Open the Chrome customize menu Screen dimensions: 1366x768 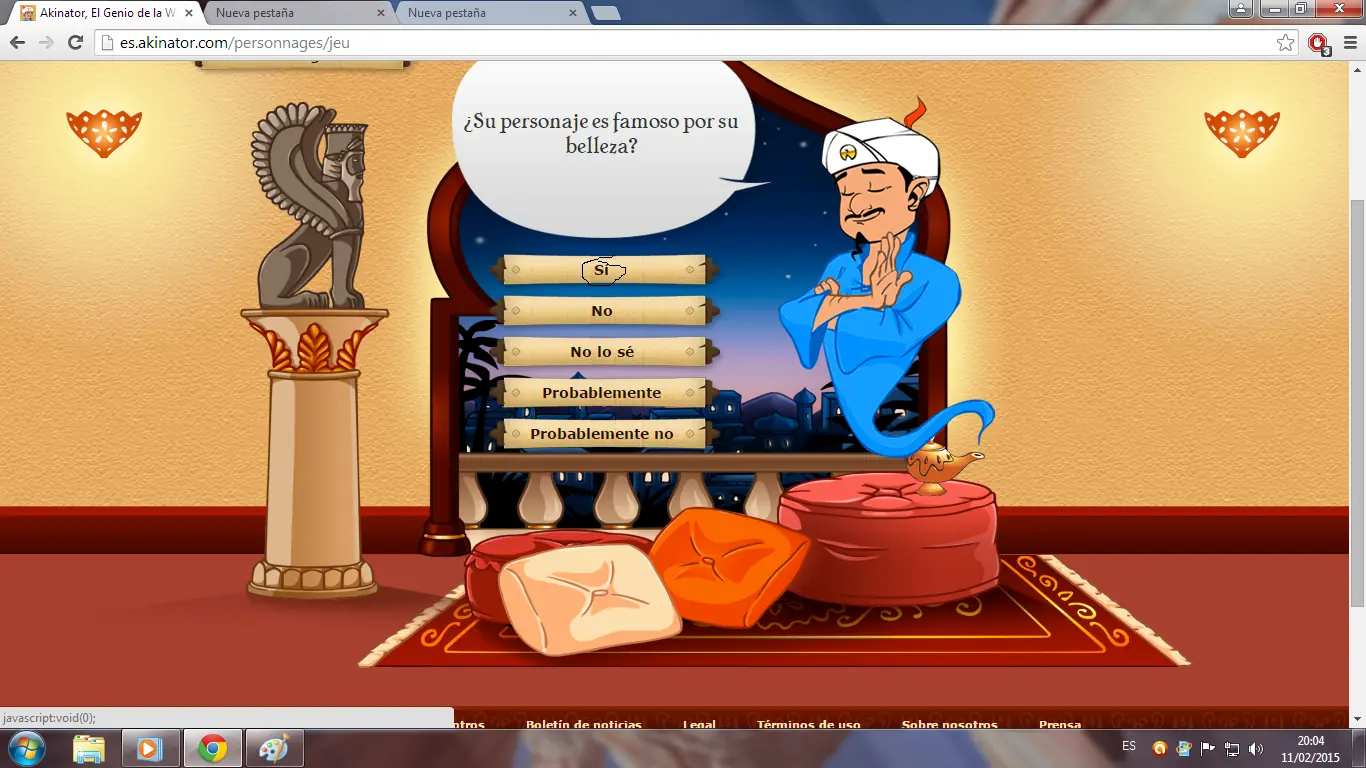(x=1348, y=43)
